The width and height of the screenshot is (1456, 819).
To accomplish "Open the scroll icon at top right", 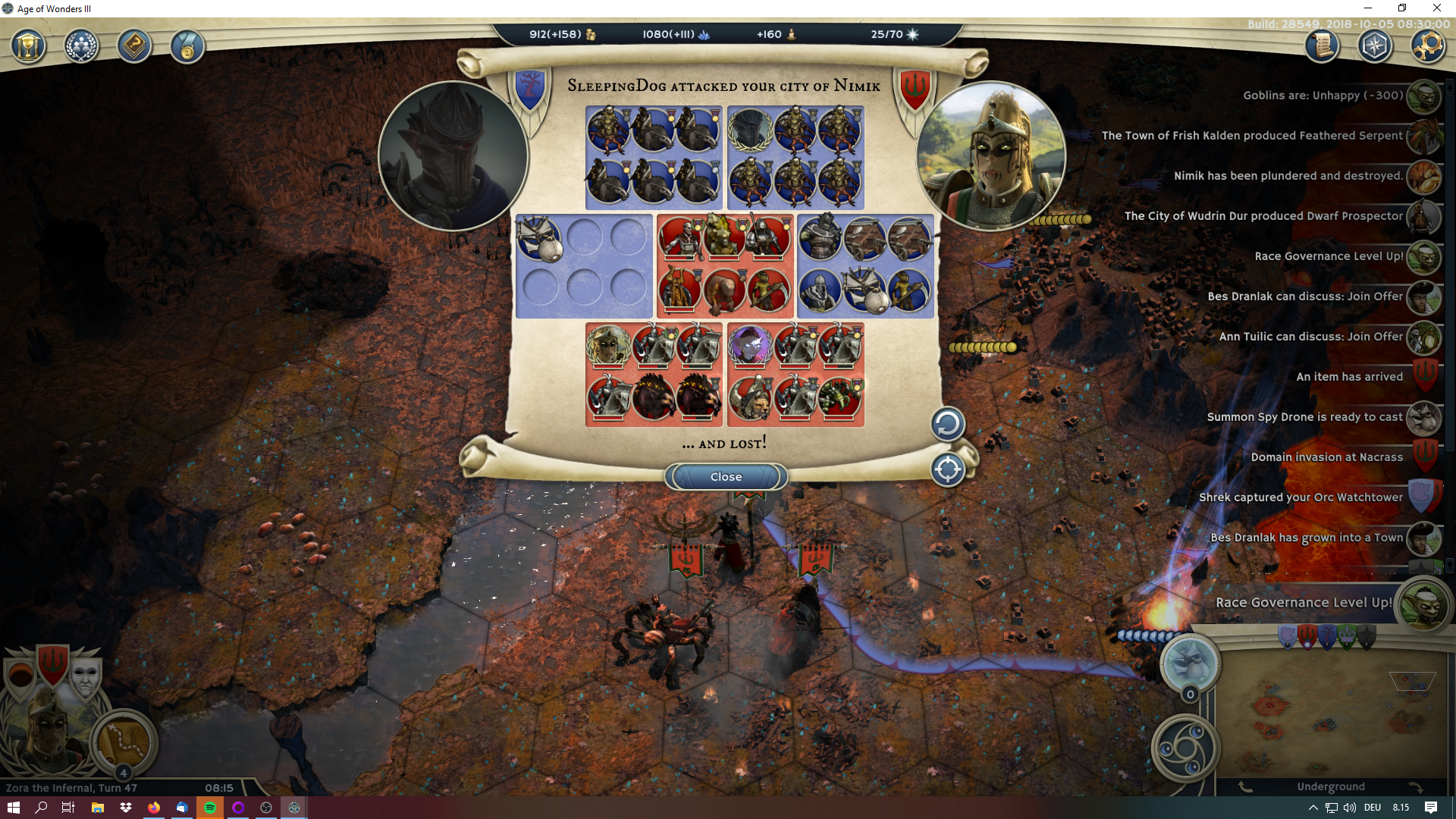I will click(1321, 46).
